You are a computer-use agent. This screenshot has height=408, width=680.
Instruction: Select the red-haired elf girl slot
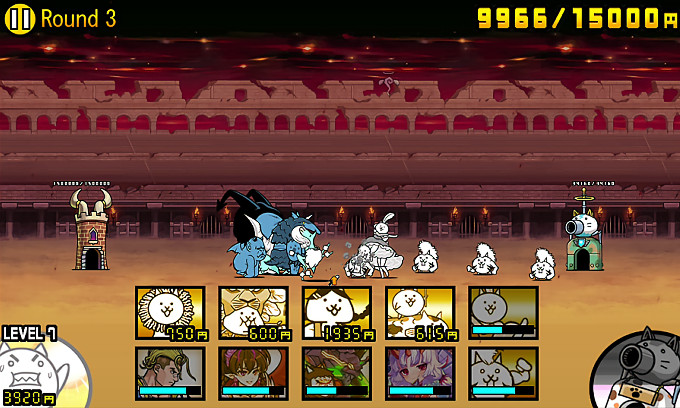253,373
